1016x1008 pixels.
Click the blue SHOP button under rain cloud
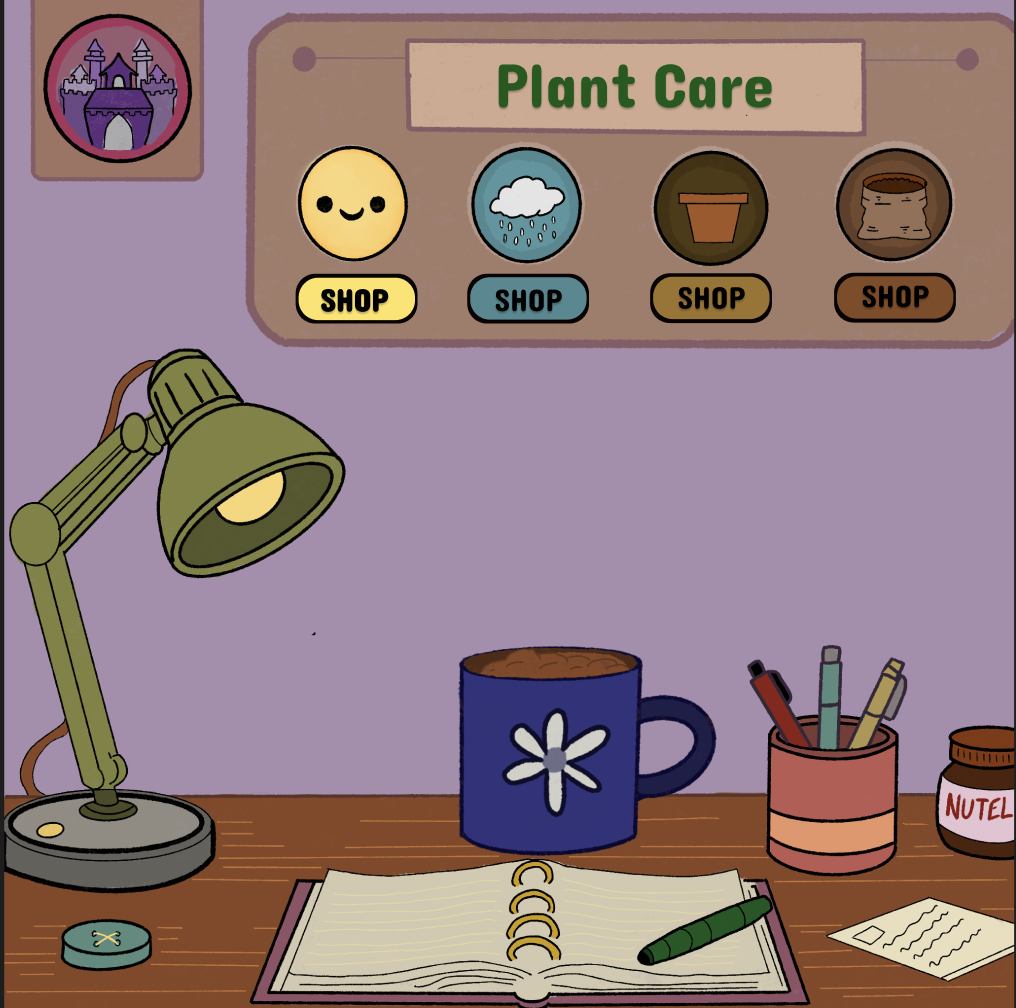[528, 299]
